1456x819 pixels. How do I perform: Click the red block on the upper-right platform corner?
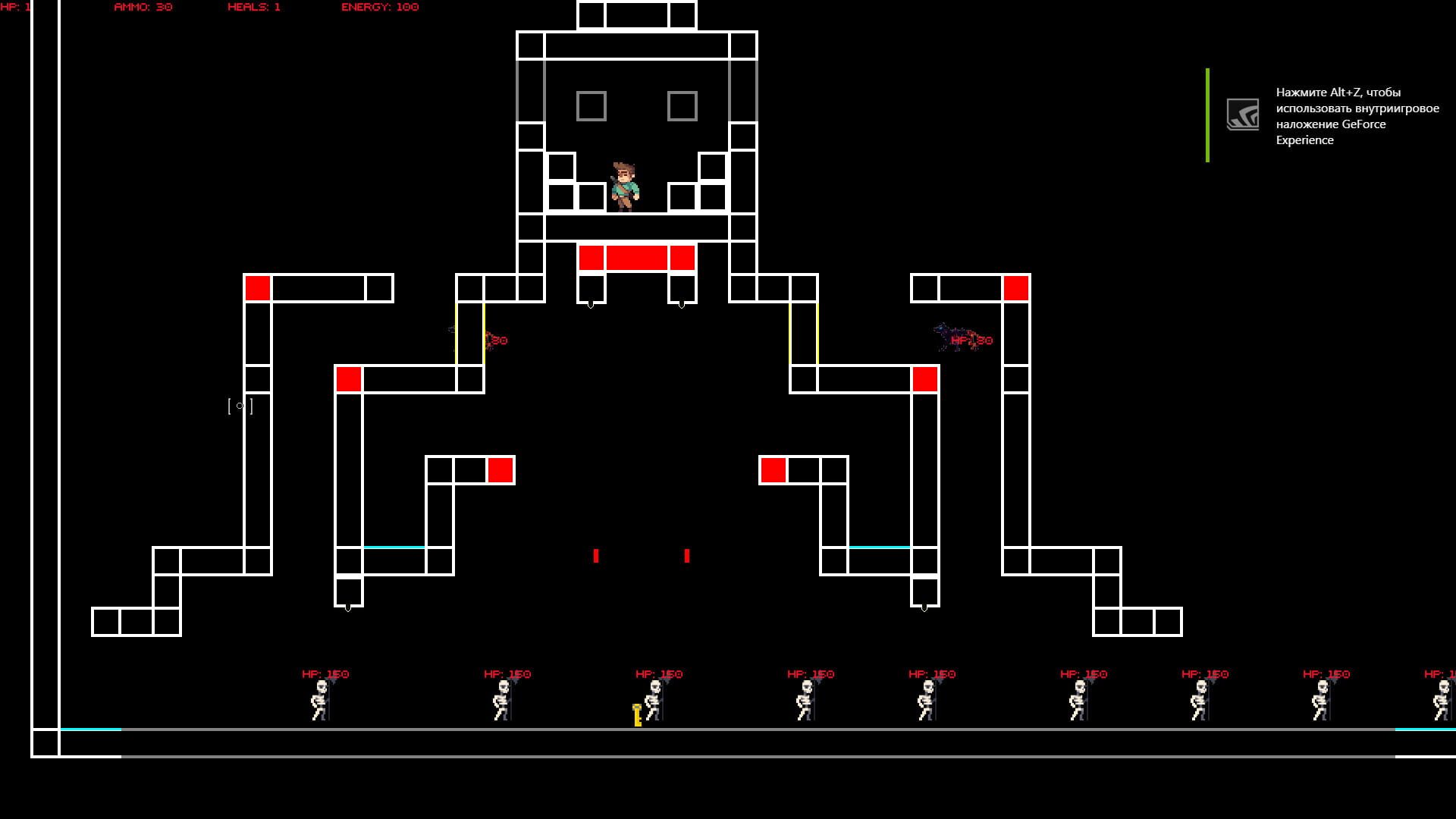pyautogui.click(x=1016, y=288)
